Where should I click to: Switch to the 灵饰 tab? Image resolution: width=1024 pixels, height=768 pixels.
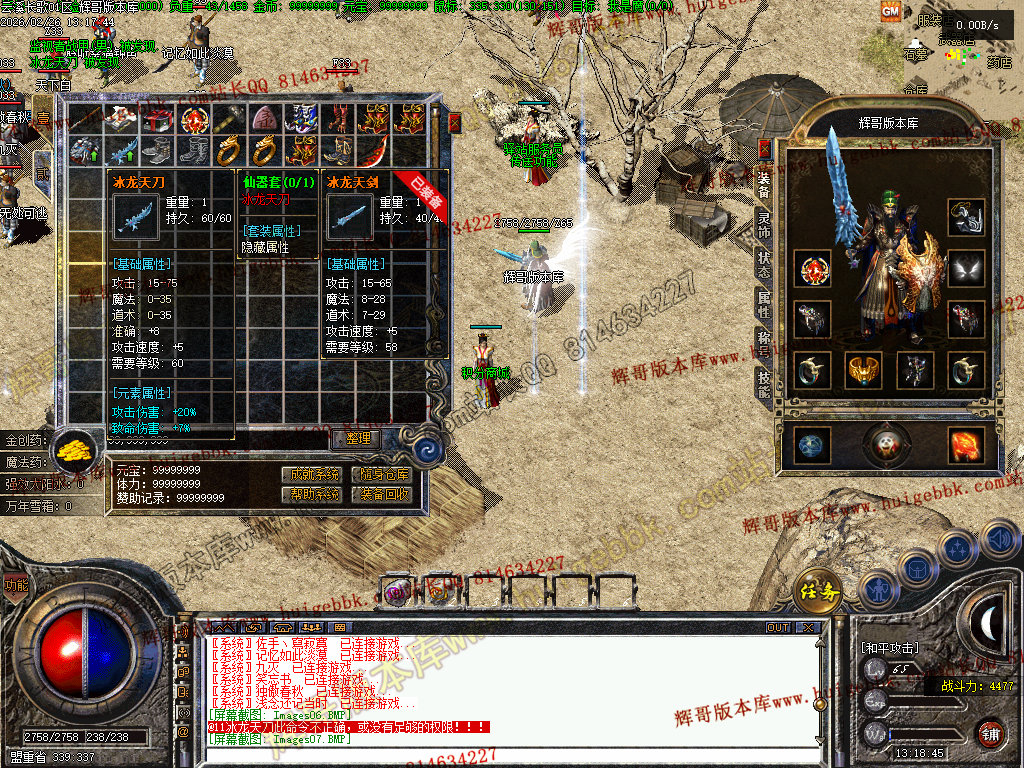coord(764,227)
